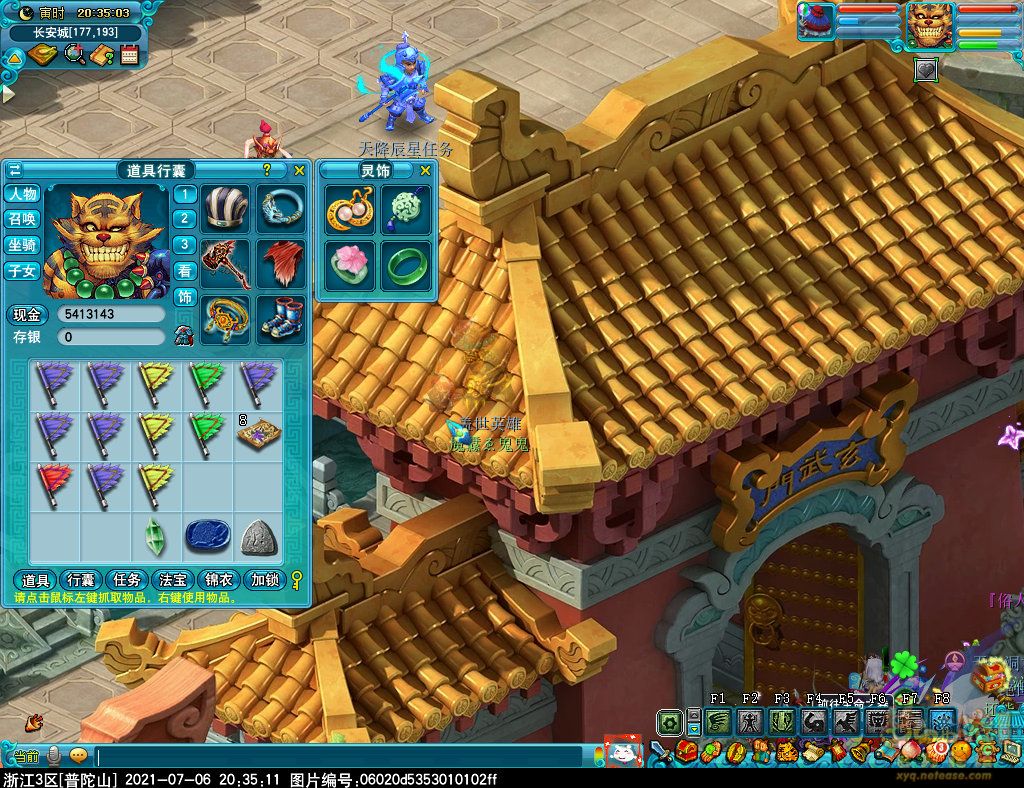Switch to the 锦衣 costume tab

tap(220, 580)
